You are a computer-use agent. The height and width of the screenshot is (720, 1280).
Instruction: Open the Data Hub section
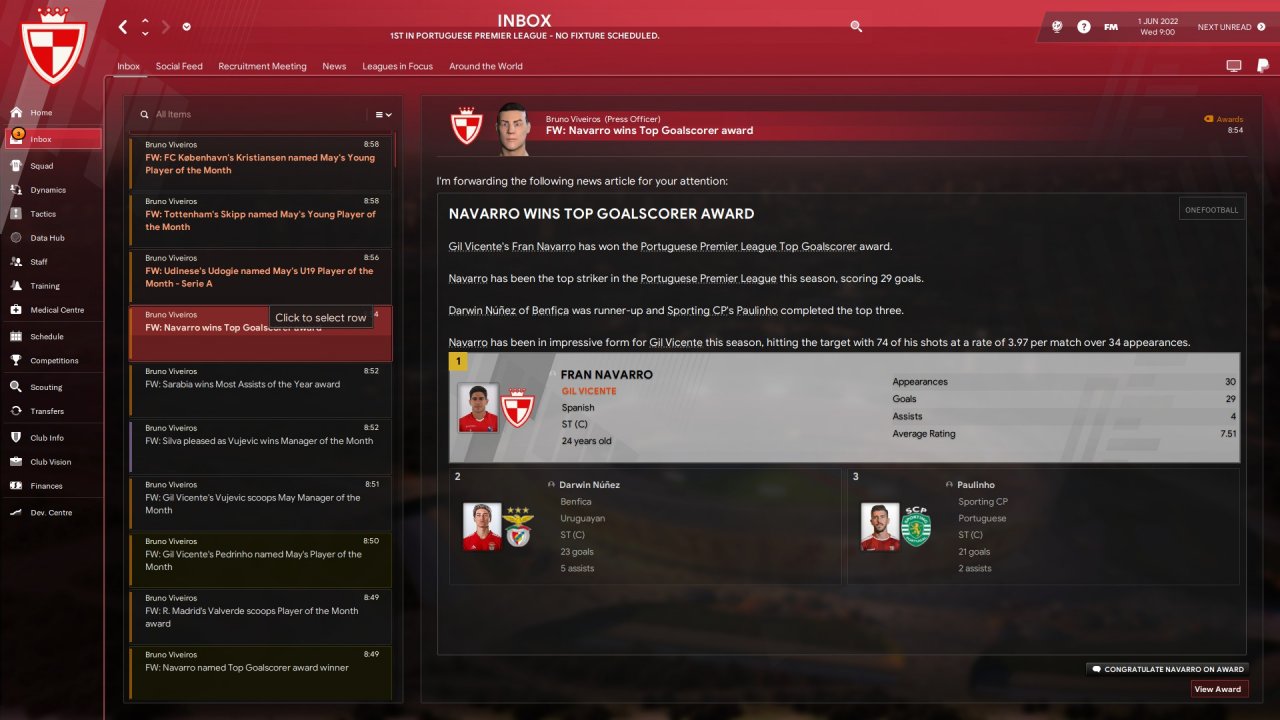[47, 238]
